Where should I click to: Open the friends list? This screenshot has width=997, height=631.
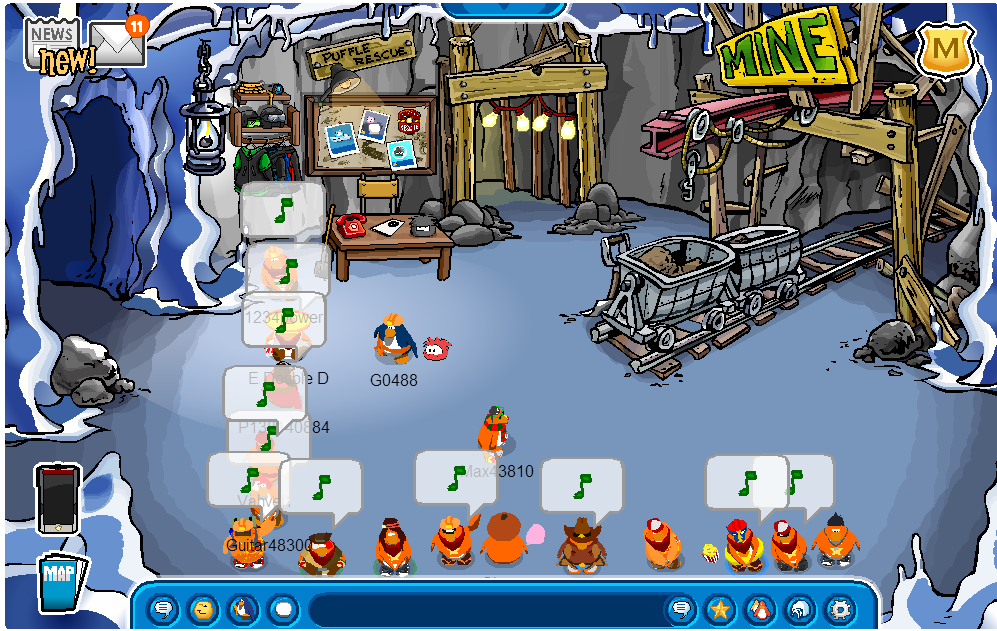[760, 608]
